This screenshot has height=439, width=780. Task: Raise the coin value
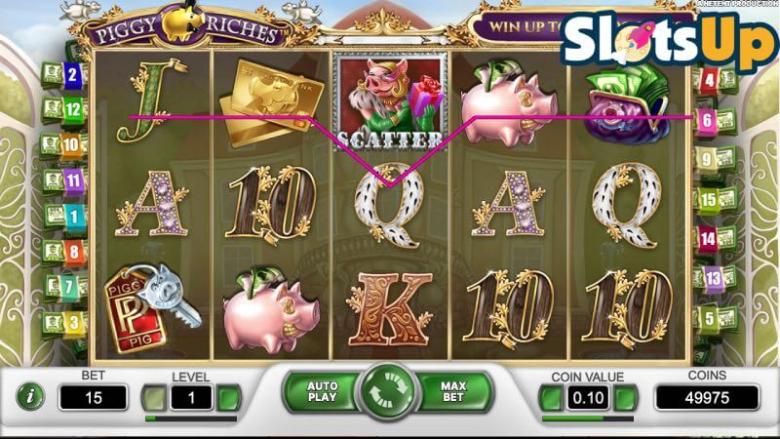626,398
